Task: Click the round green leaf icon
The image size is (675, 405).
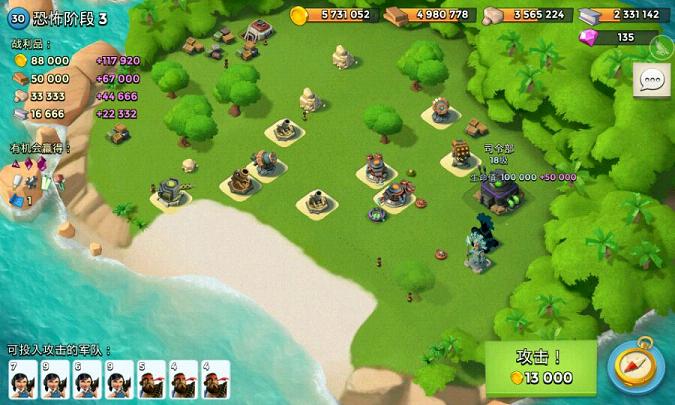Action: pyautogui.click(x=661, y=46)
